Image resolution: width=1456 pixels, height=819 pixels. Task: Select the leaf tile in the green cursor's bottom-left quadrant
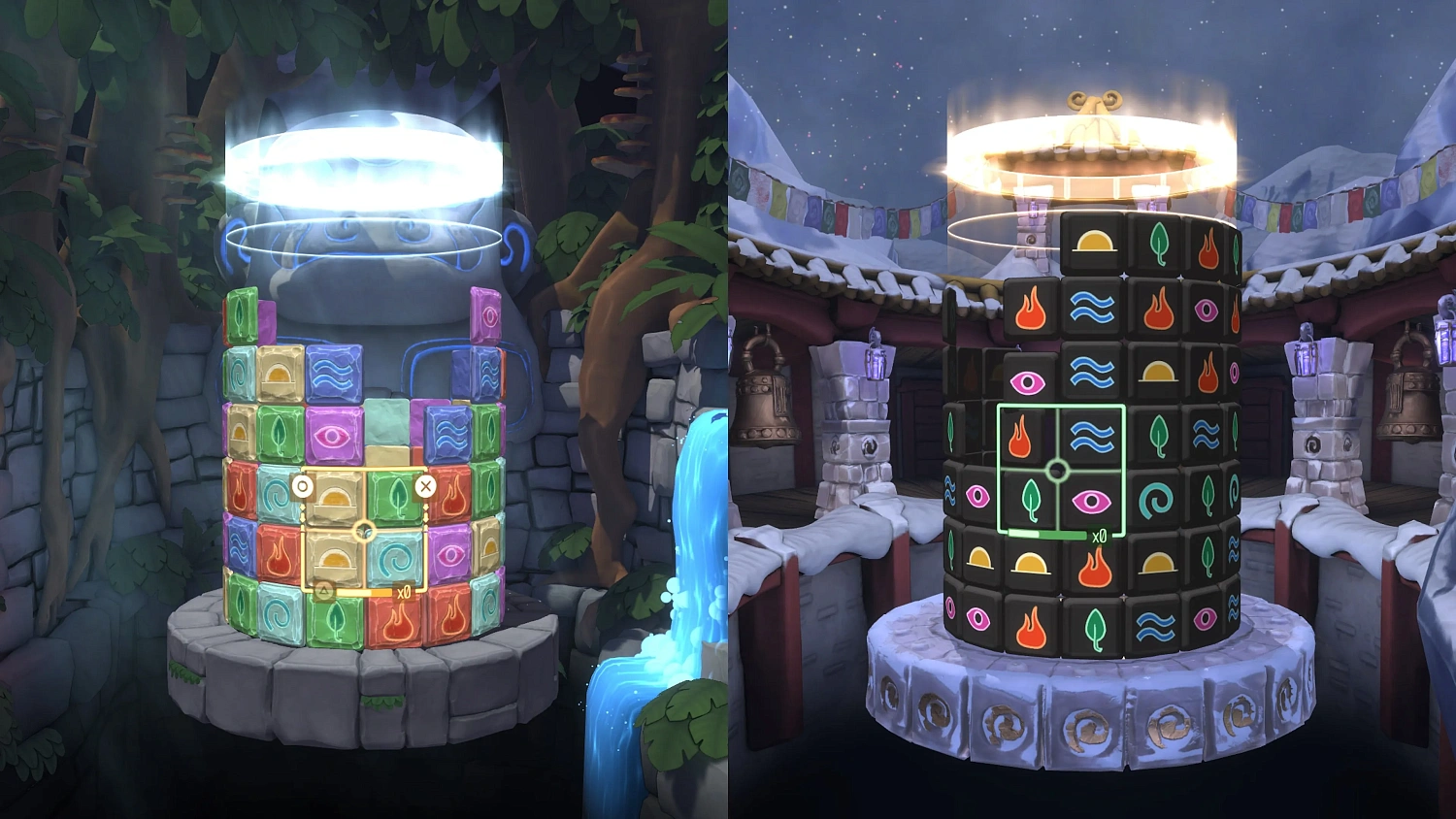1031,500
